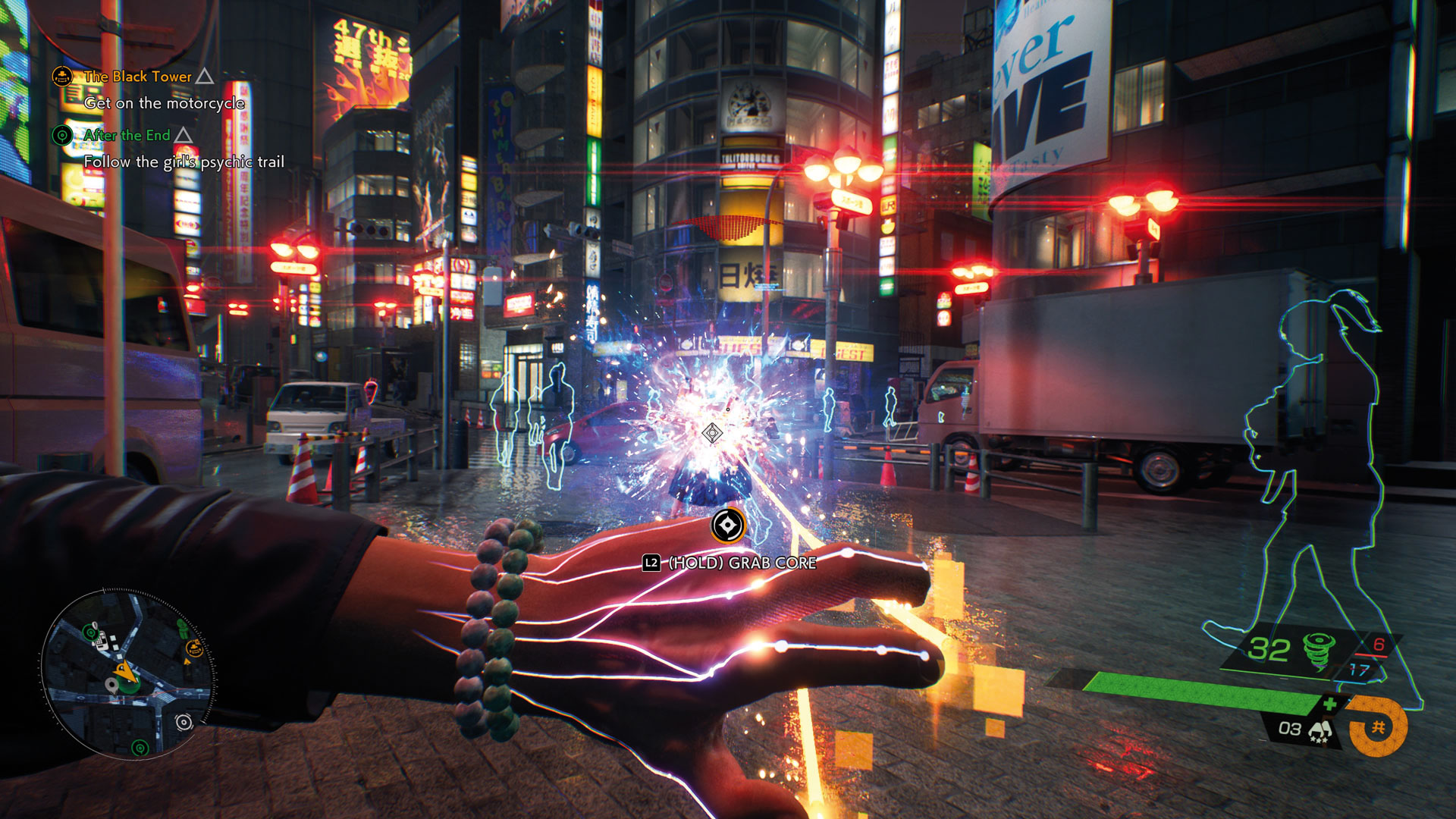Click the Grab Core diamond icon

tap(727, 526)
